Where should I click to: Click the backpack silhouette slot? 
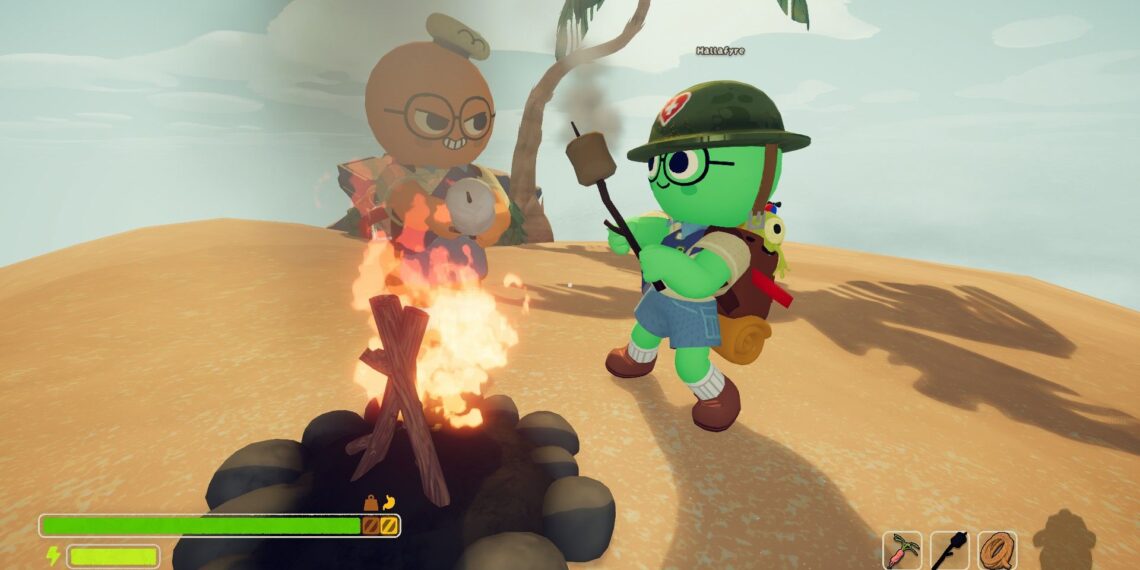[1063, 541]
